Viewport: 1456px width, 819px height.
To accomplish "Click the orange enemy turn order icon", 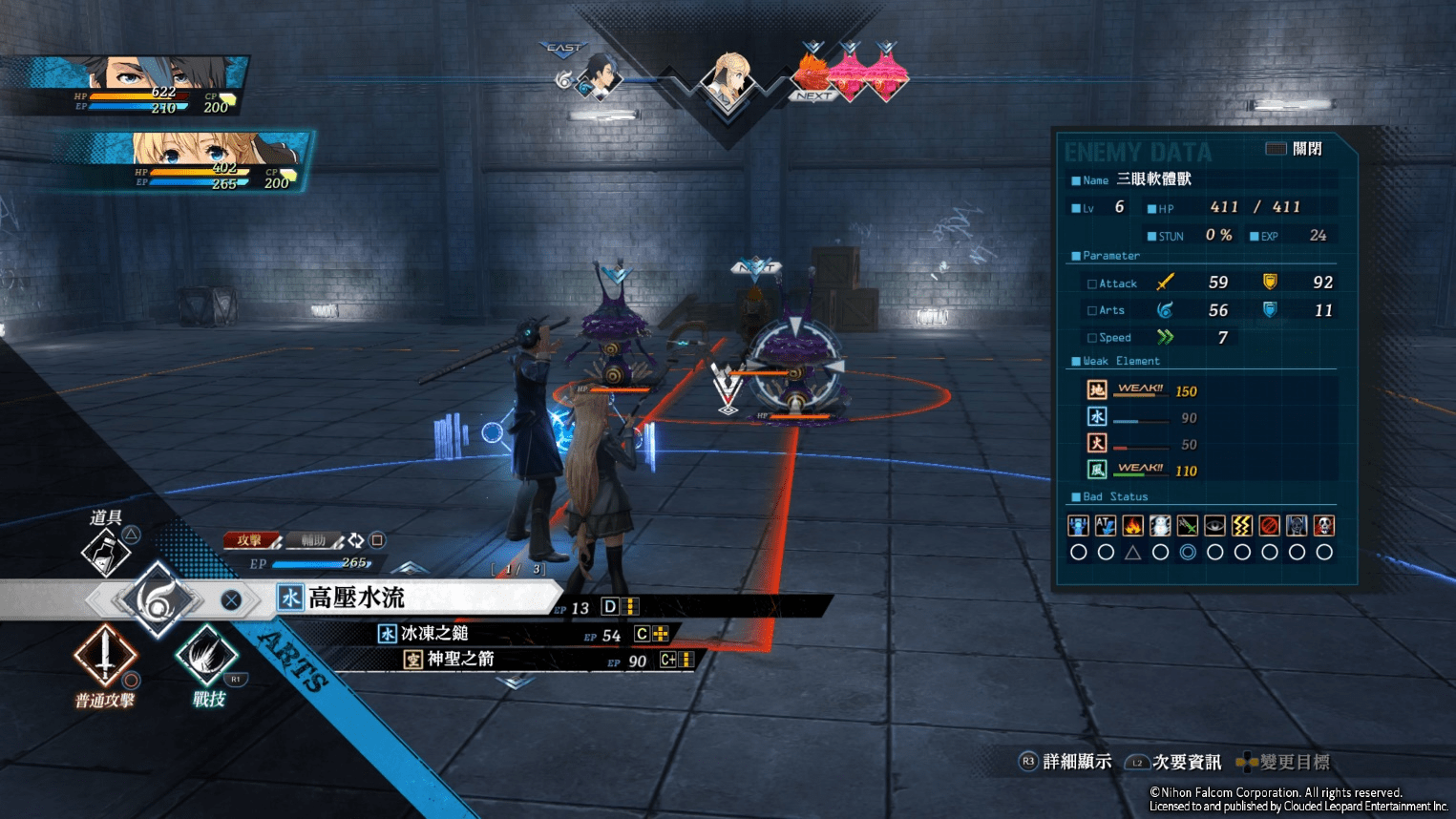I will [812, 73].
